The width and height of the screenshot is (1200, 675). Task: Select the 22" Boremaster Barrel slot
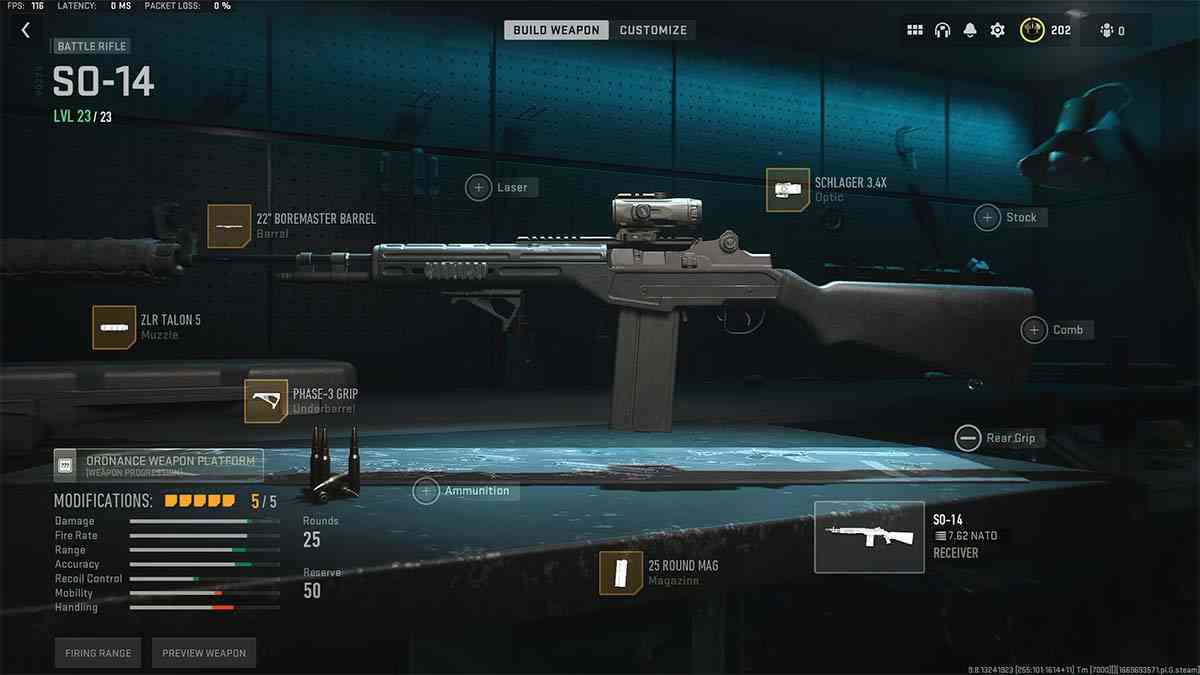point(229,226)
